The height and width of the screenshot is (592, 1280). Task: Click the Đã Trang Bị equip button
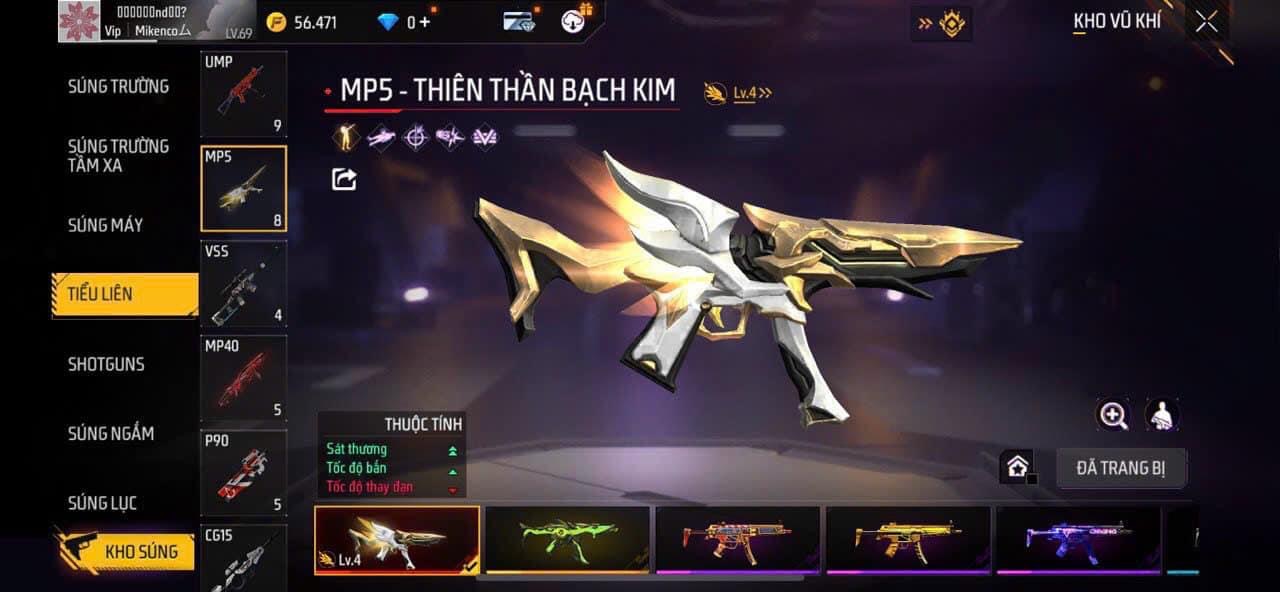click(1120, 468)
